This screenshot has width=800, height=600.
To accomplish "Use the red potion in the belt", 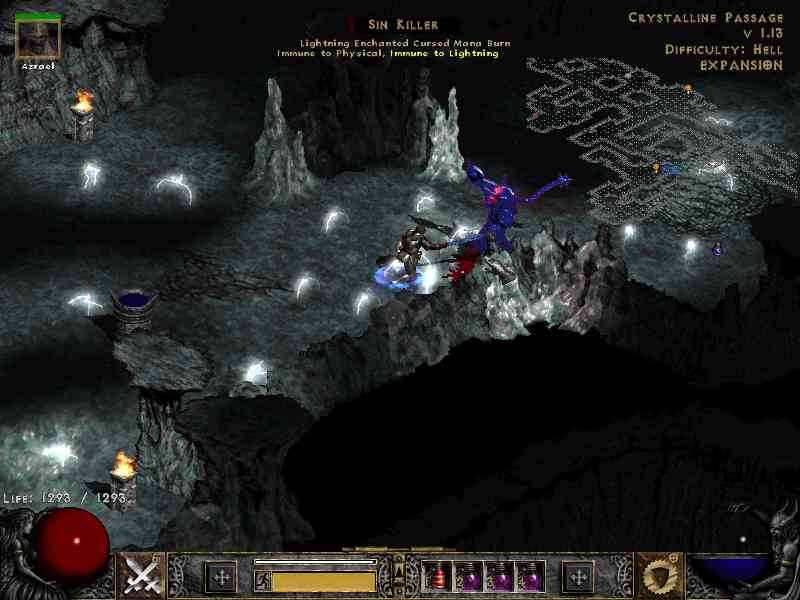I will [x=438, y=576].
